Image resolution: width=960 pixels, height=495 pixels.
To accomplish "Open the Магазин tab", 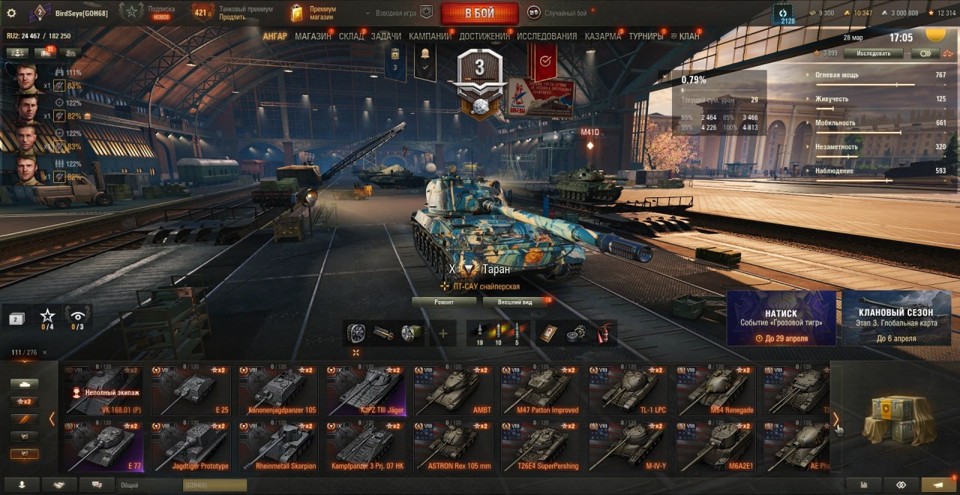I will tap(313, 36).
